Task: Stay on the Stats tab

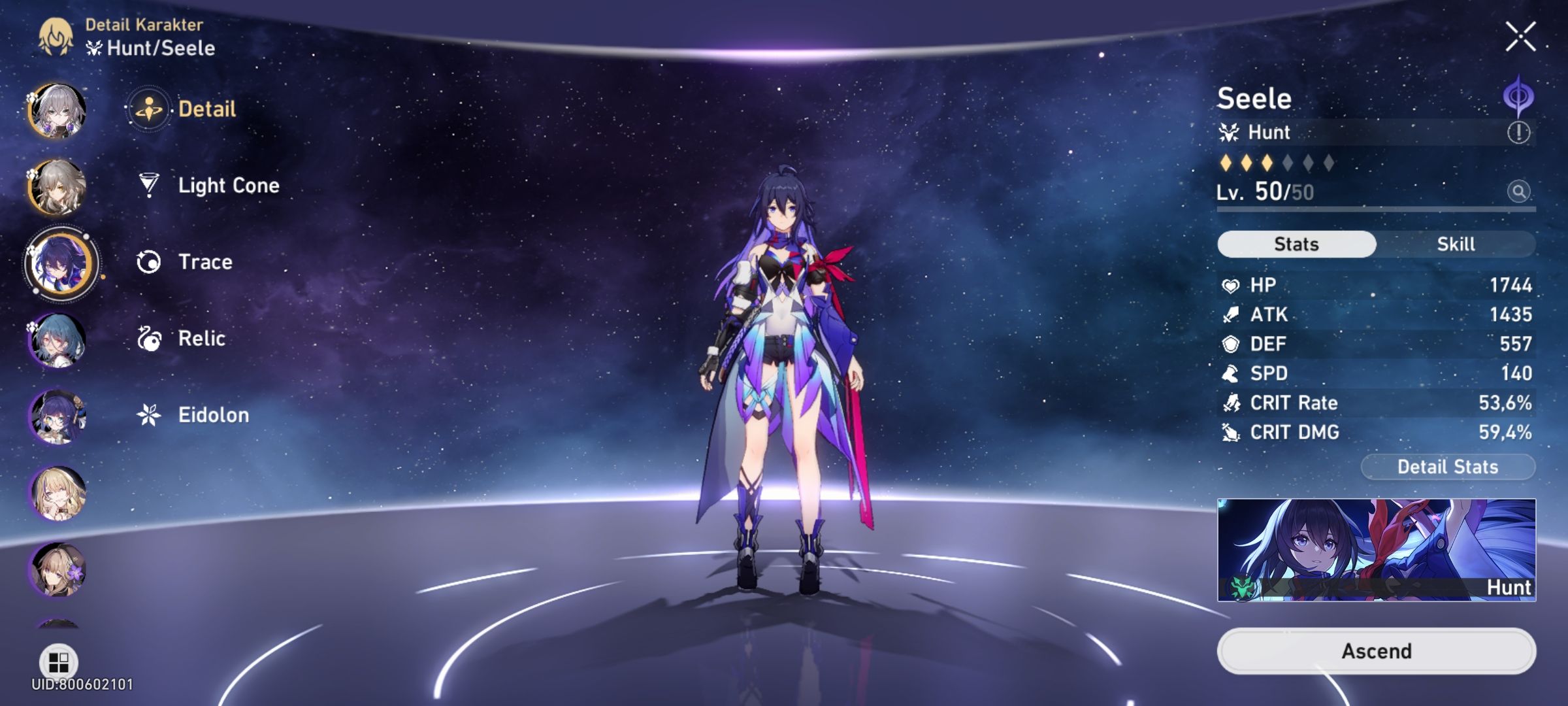Action: pos(1296,243)
